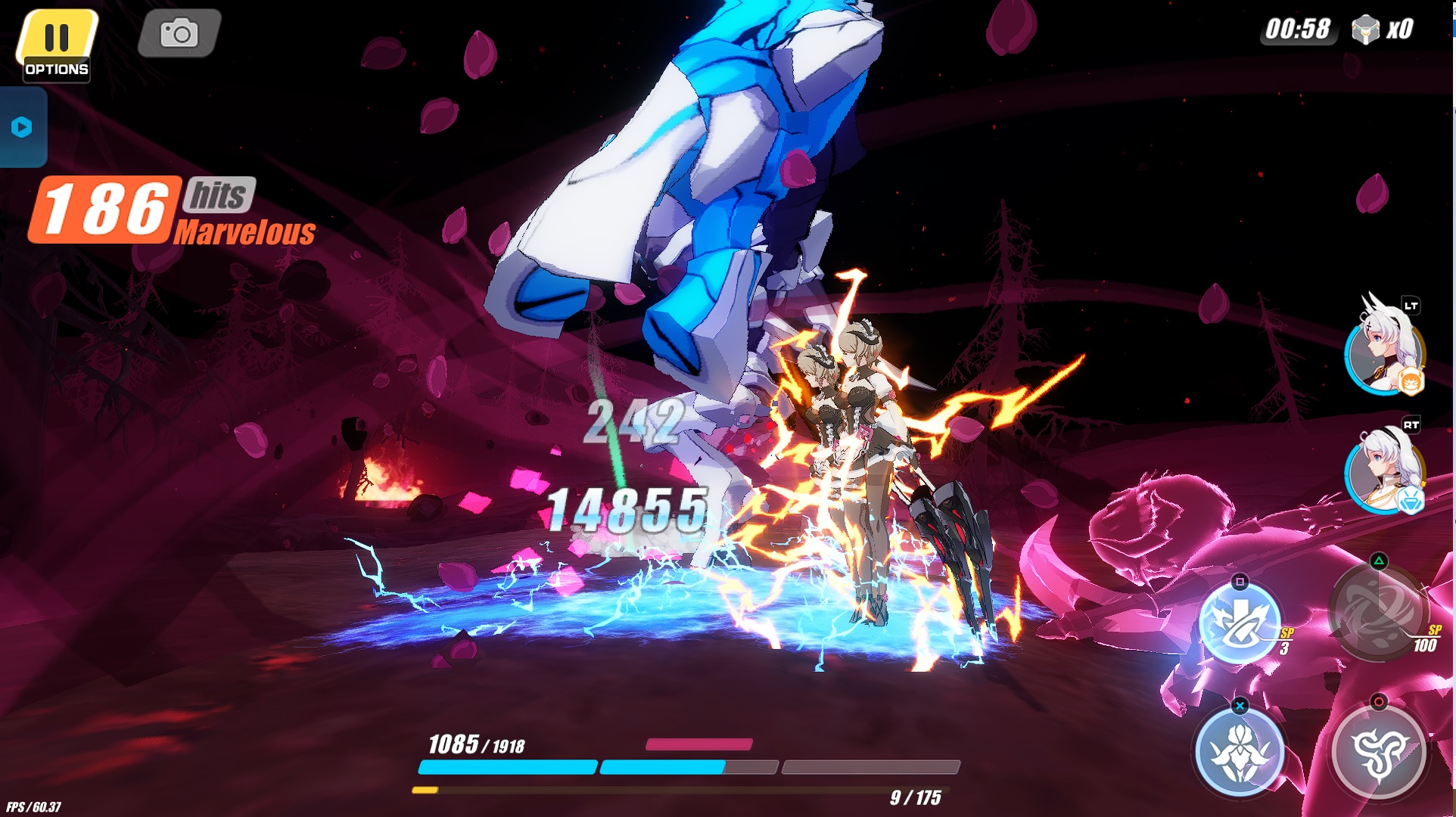The width and height of the screenshot is (1456, 817).
Task: Hit the basic attack swirl button
Action: pos(1378,752)
